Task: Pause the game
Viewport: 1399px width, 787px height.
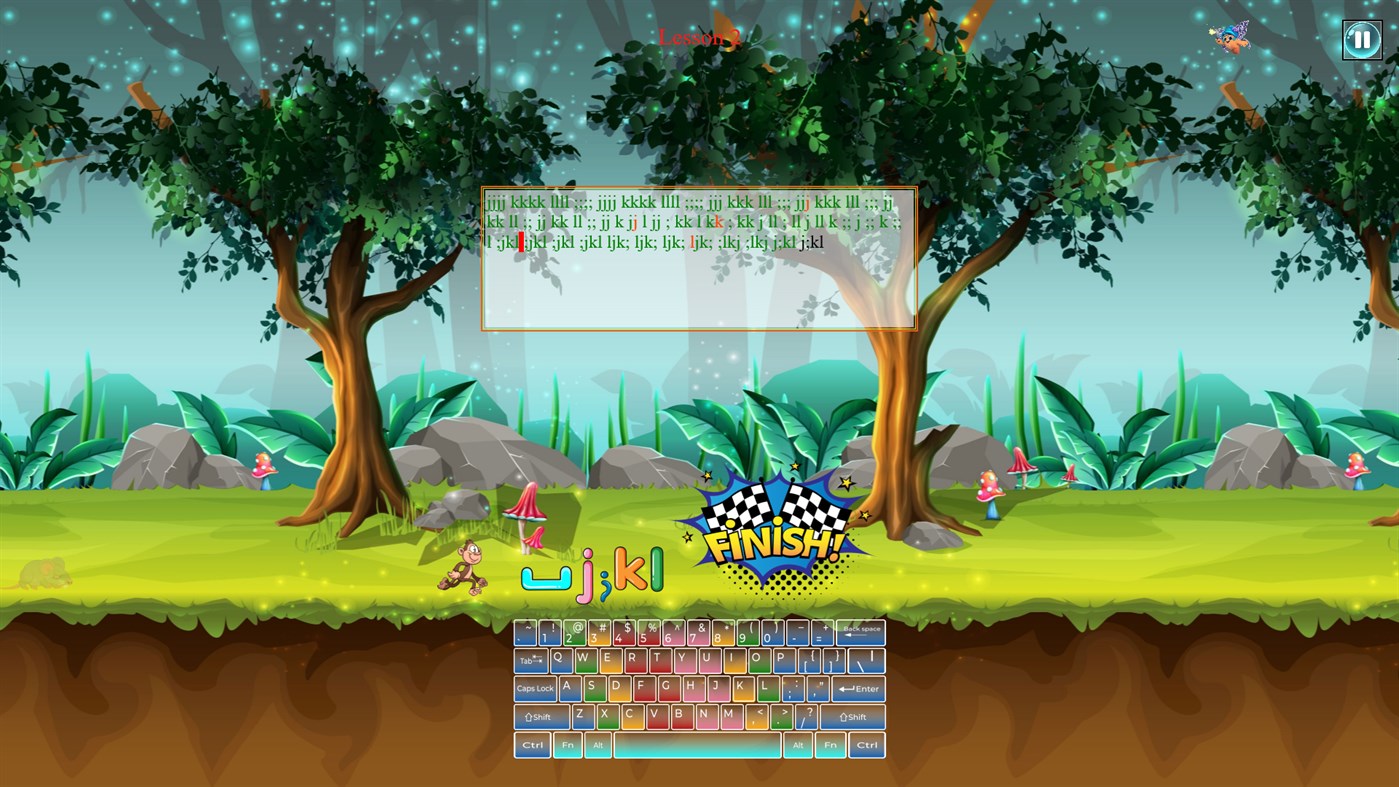Action: click(1362, 39)
